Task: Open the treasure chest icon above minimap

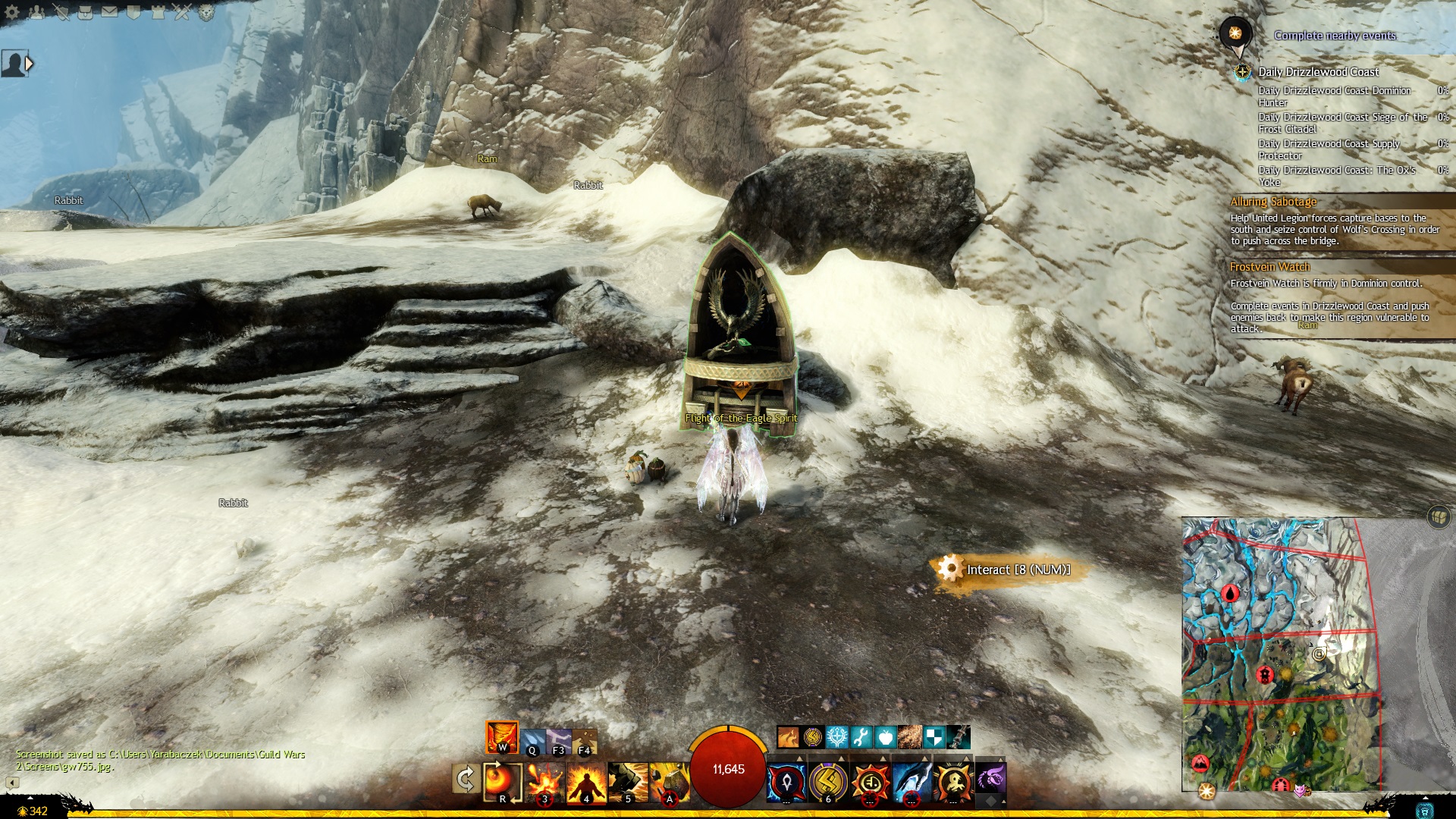Action: pyautogui.click(x=1438, y=517)
